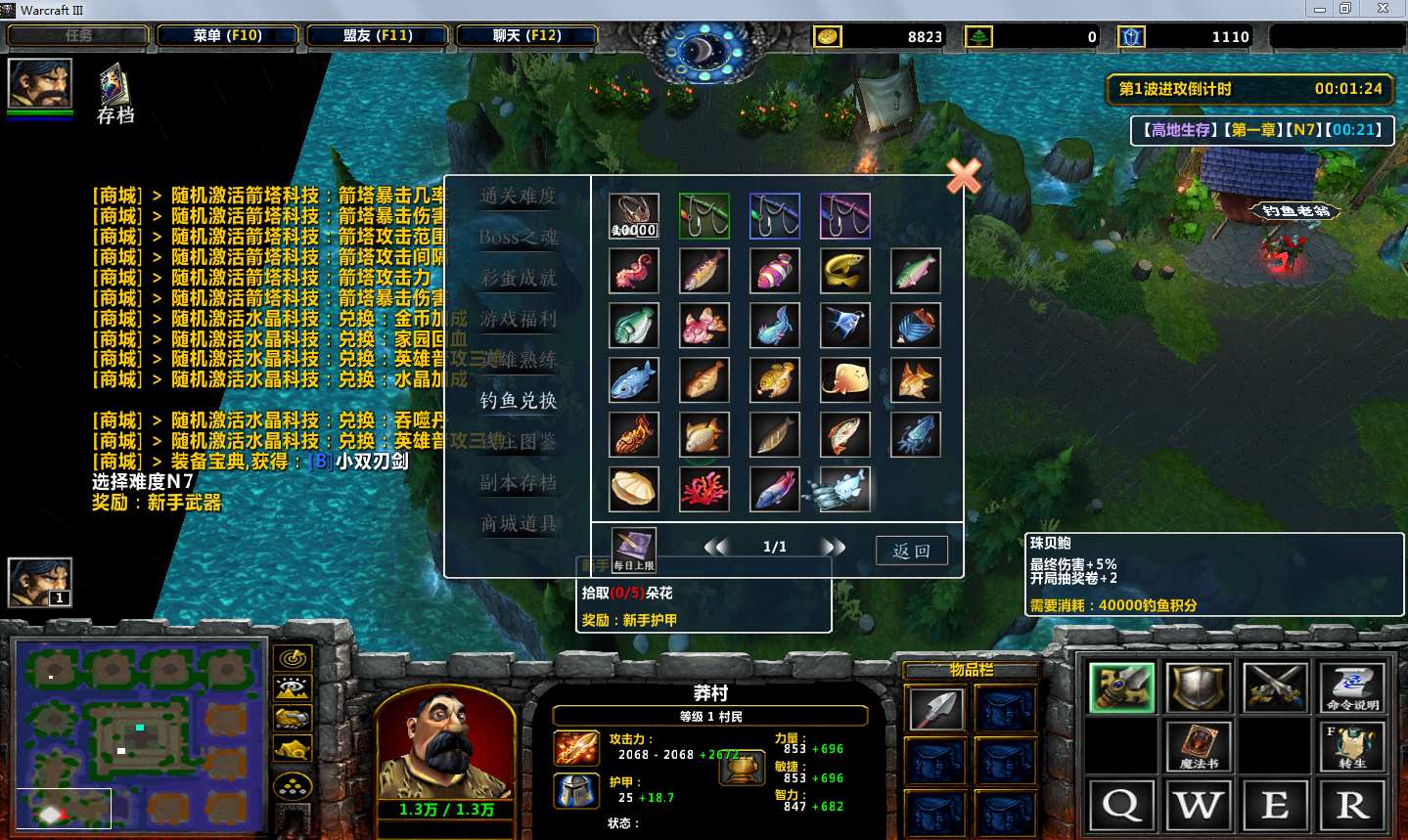Open the 聊天 (F12) chat log
This screenshot has width=1408, height=840.
click(x=526, y=36)
